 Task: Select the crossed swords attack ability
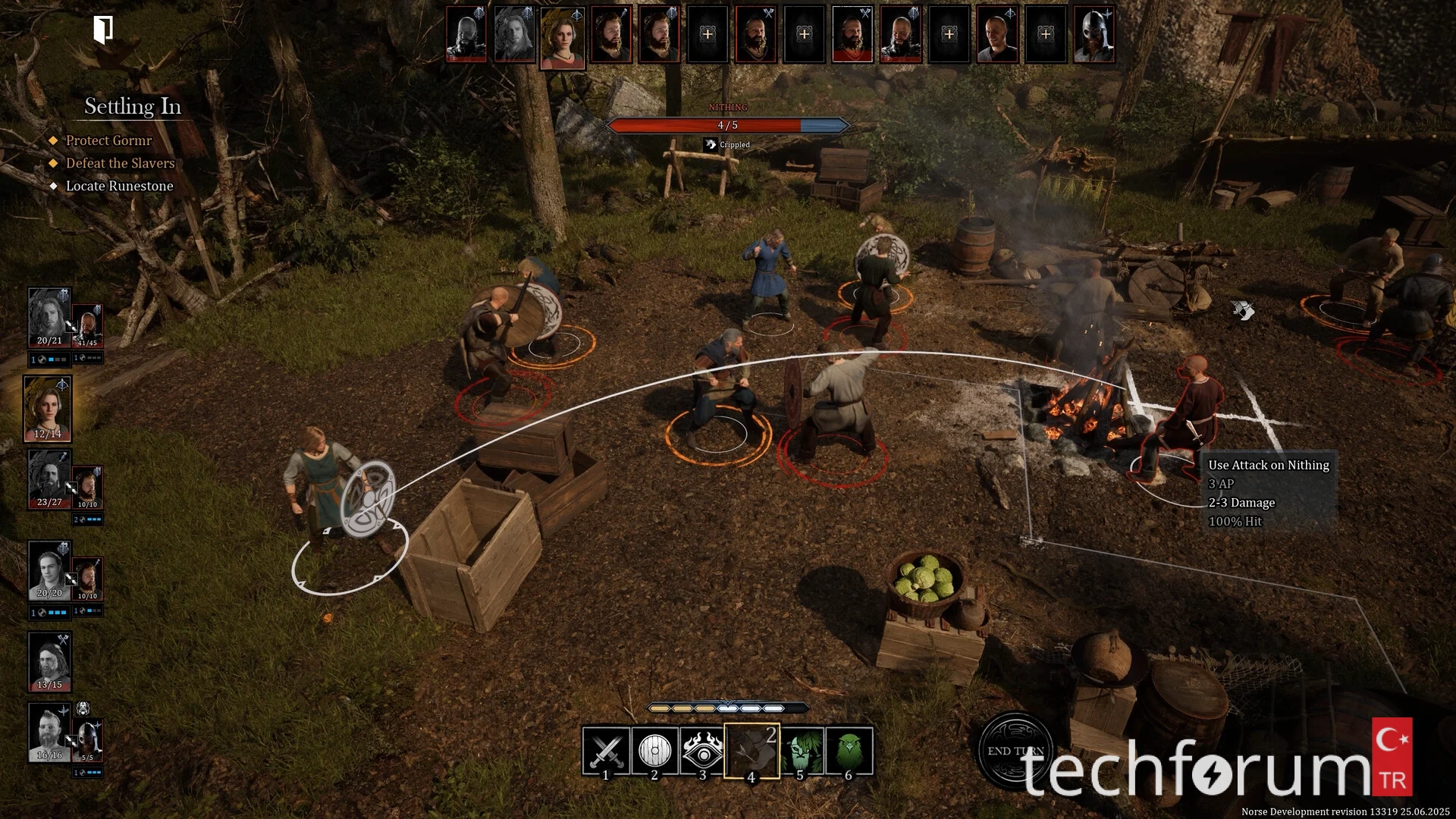606,751
